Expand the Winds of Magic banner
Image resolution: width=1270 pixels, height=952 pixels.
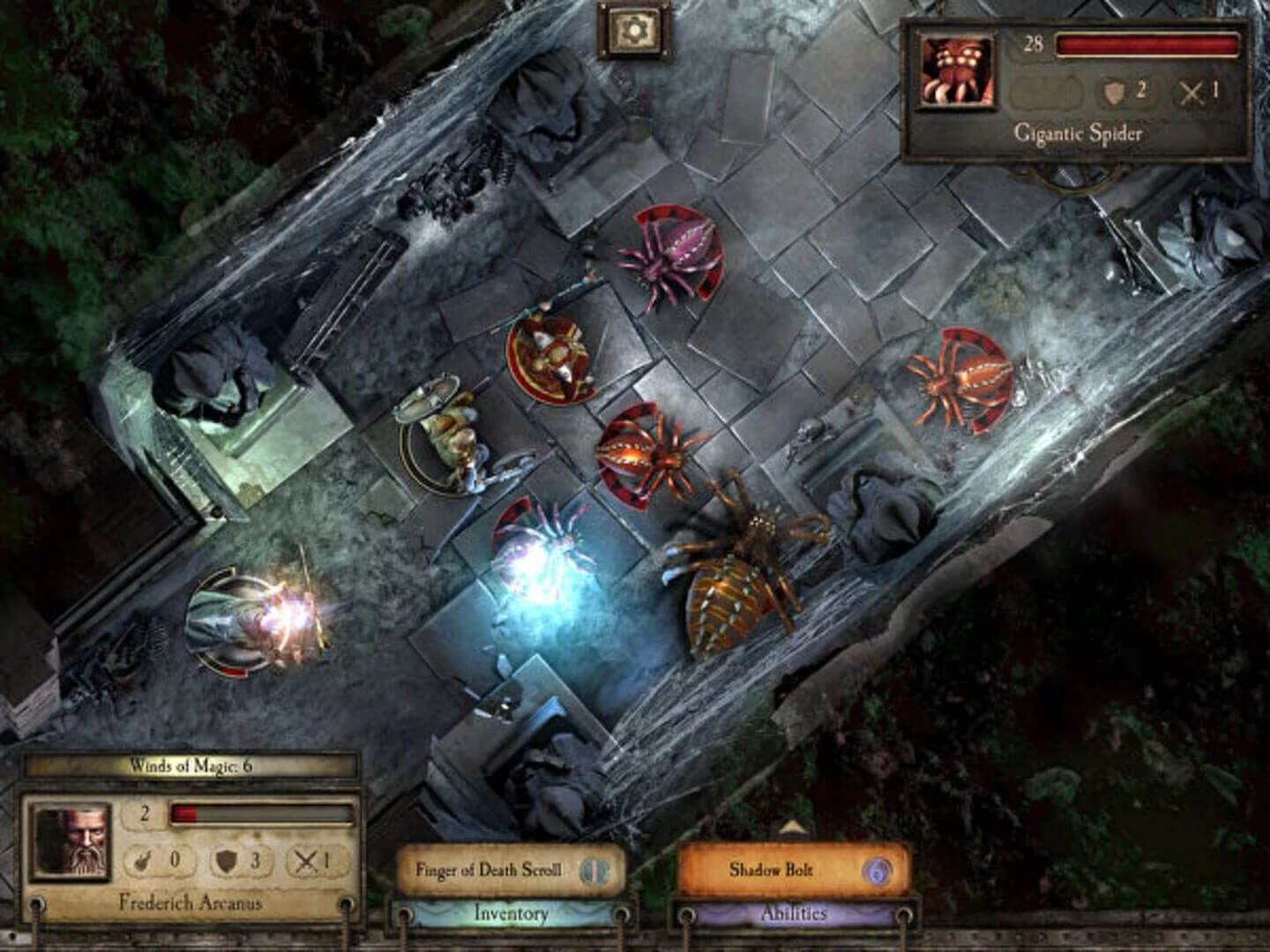pyautogui.click(x=190, y=765)
